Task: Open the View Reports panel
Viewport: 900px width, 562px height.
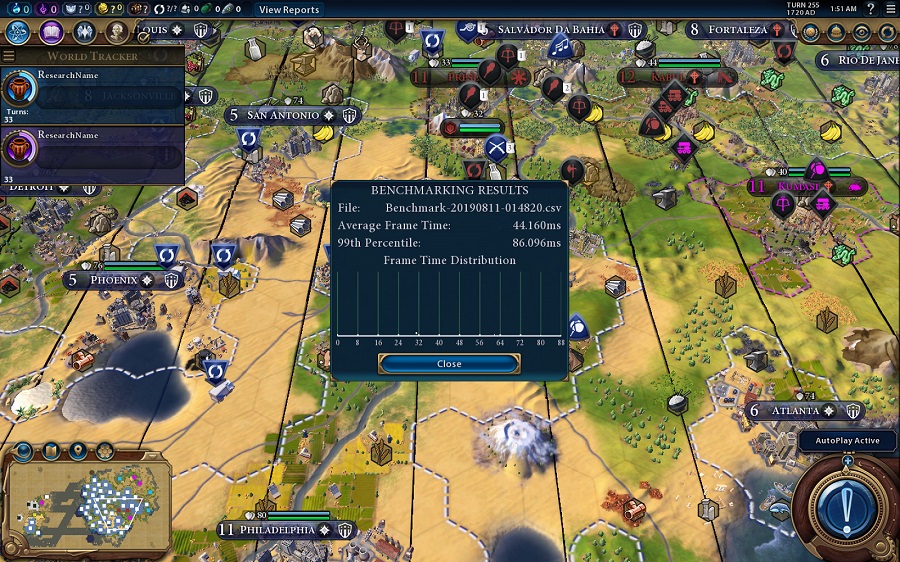Action: [x=288, y=10]
